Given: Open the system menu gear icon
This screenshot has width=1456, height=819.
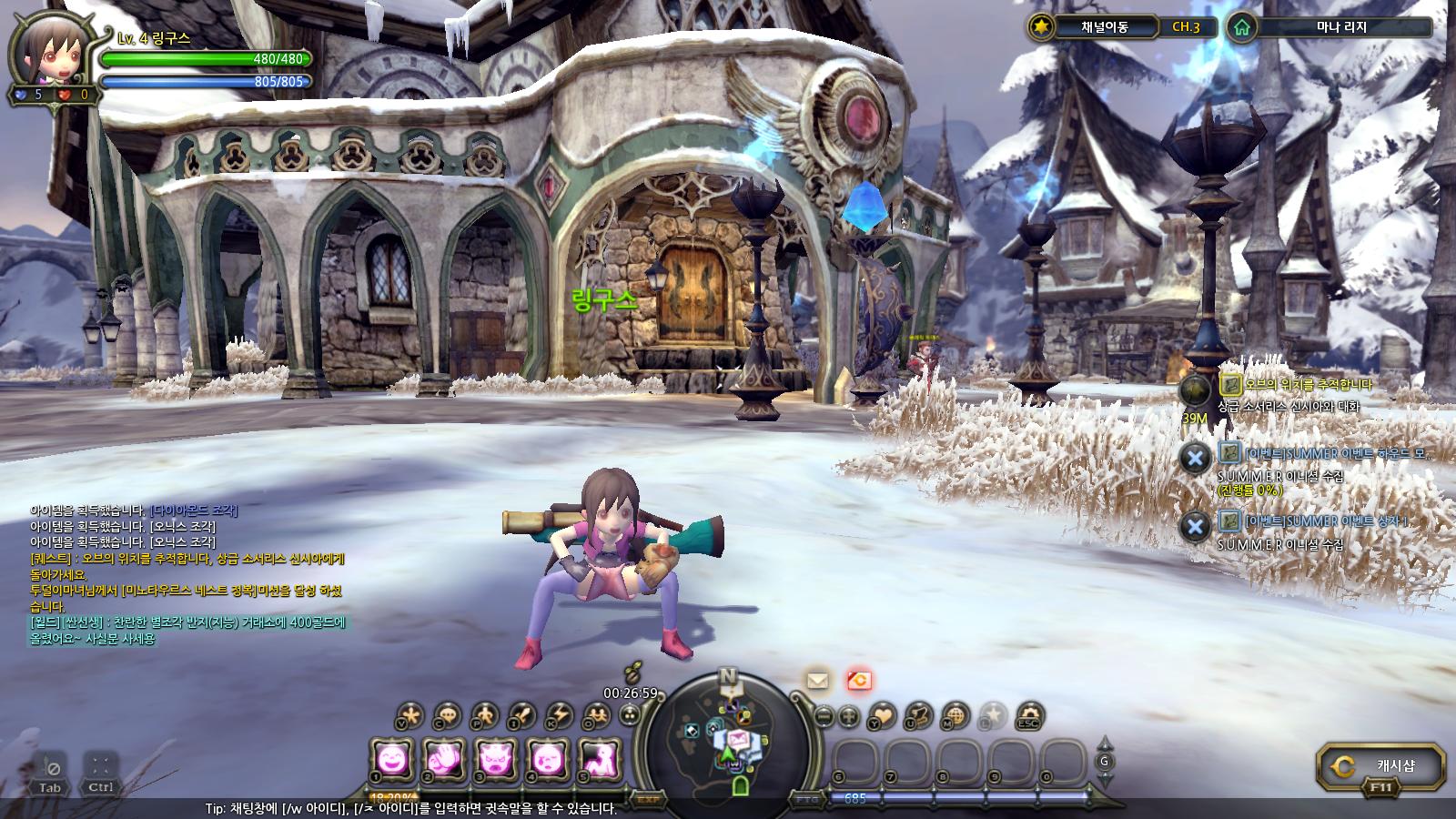Looking at the screenshot, I should click(x=1029, y=715).
